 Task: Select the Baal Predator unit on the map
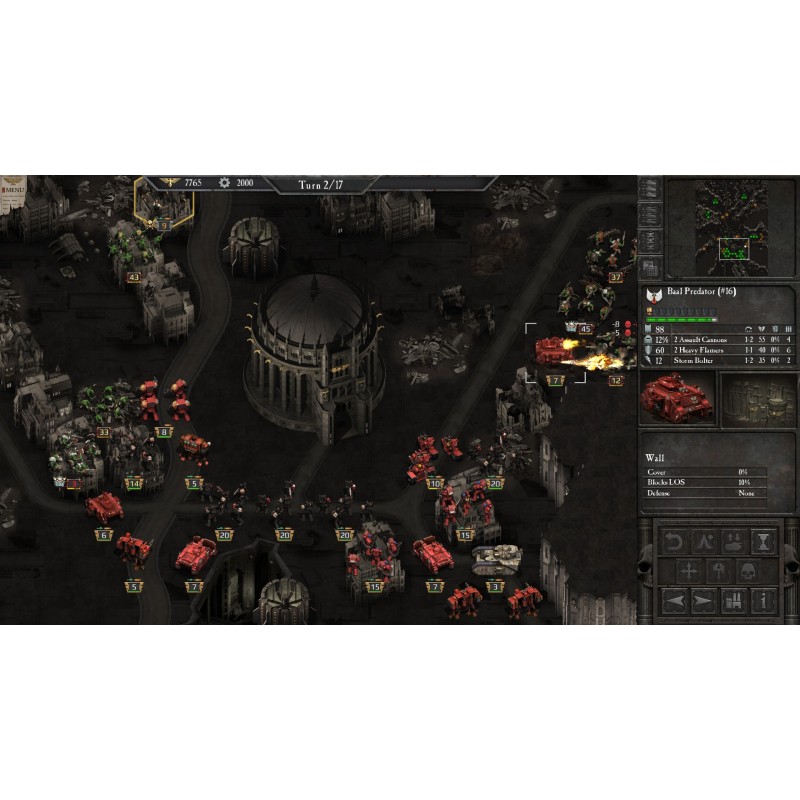click(553, 351)
